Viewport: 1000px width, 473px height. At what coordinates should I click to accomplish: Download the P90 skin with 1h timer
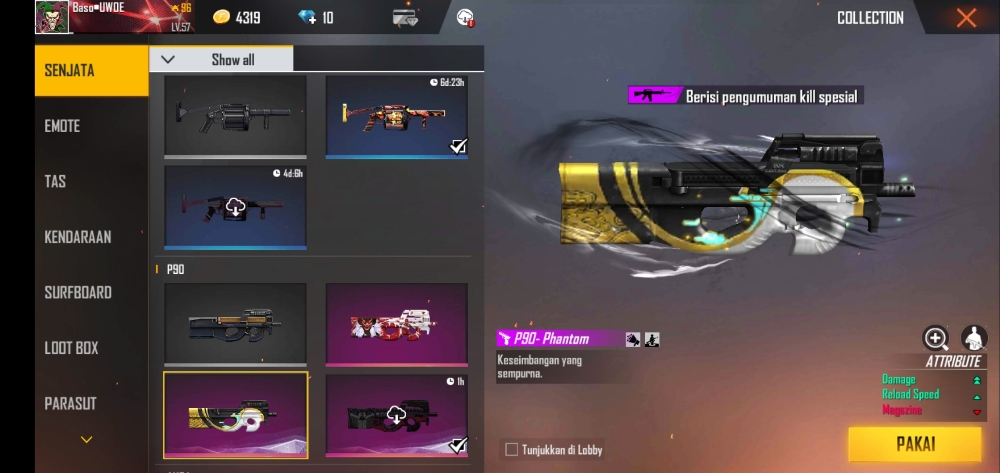tap(397, 415)
